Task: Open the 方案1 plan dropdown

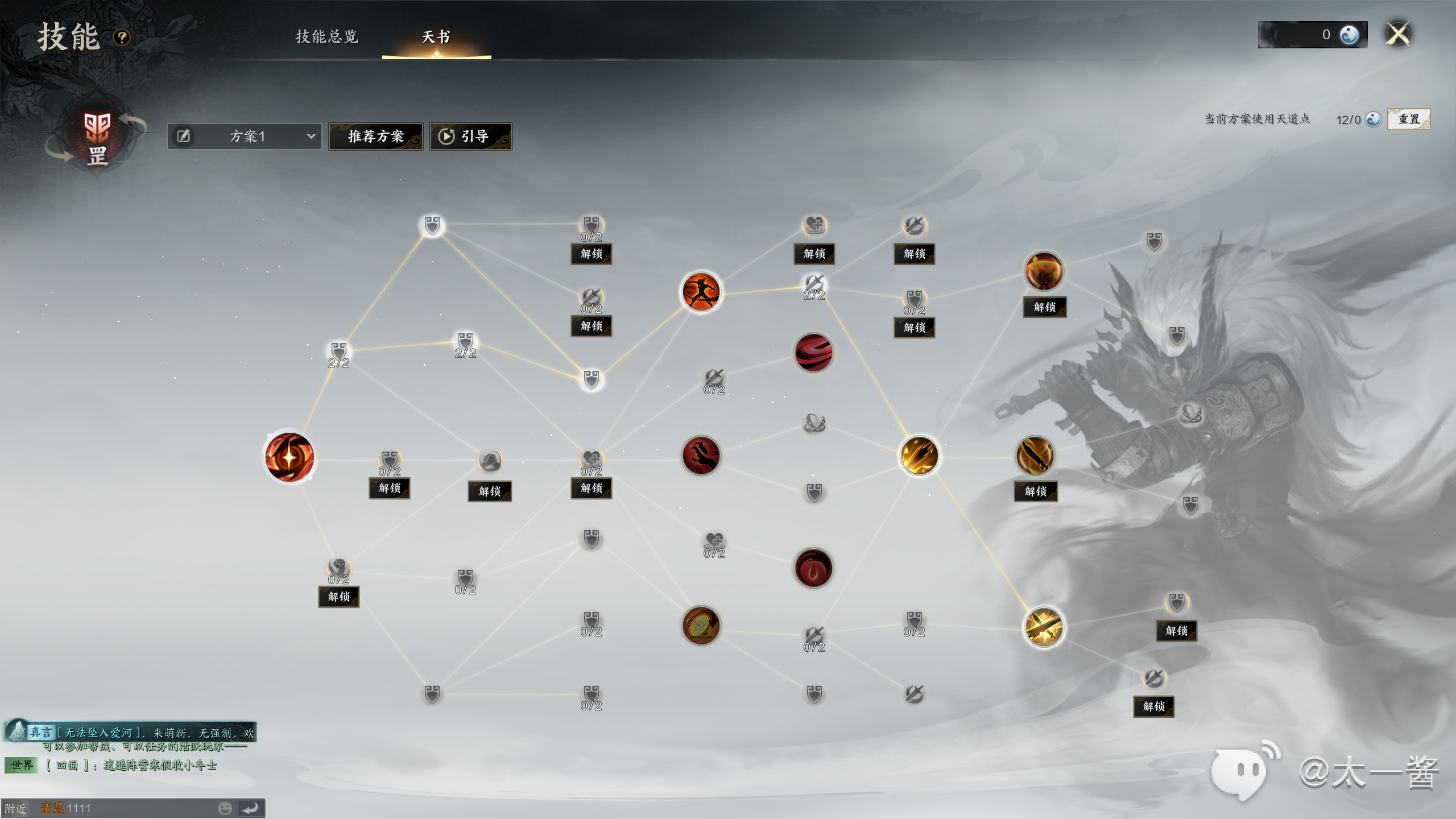Action: pos(245,136)
